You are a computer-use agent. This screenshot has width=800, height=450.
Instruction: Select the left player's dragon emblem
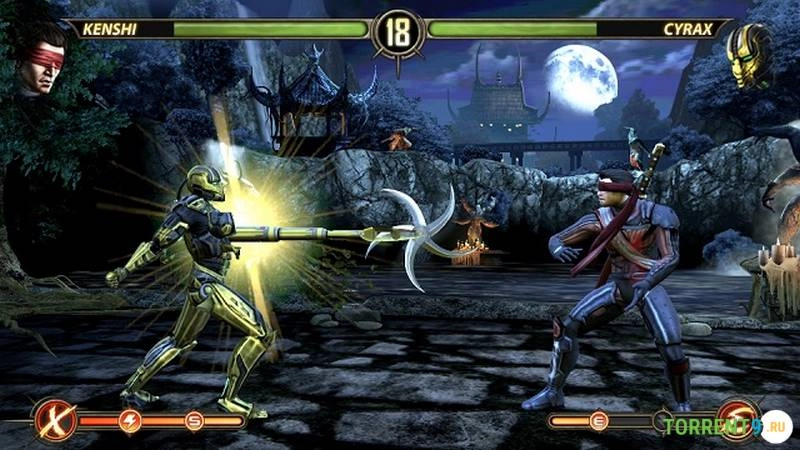54,420
